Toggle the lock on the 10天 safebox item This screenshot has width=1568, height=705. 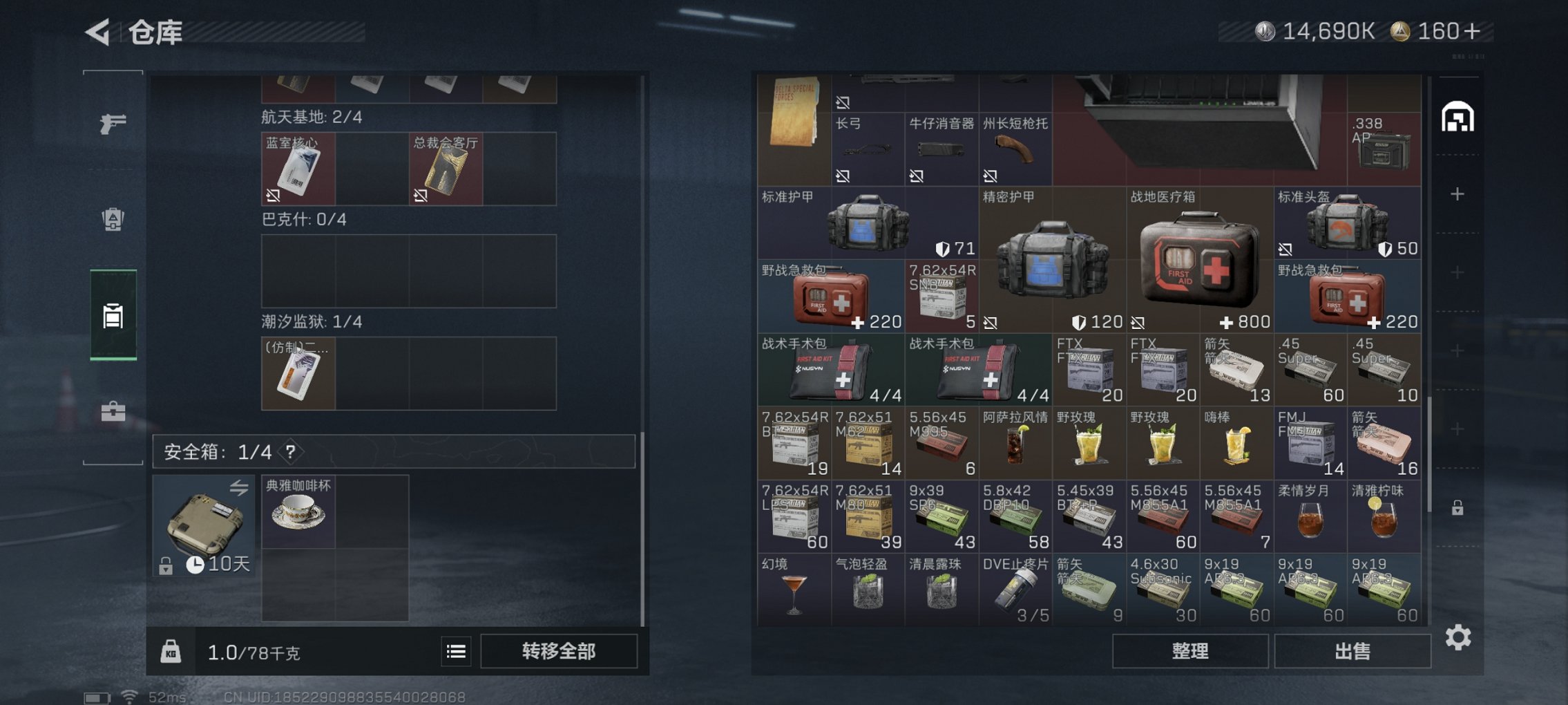coord(164,565)
